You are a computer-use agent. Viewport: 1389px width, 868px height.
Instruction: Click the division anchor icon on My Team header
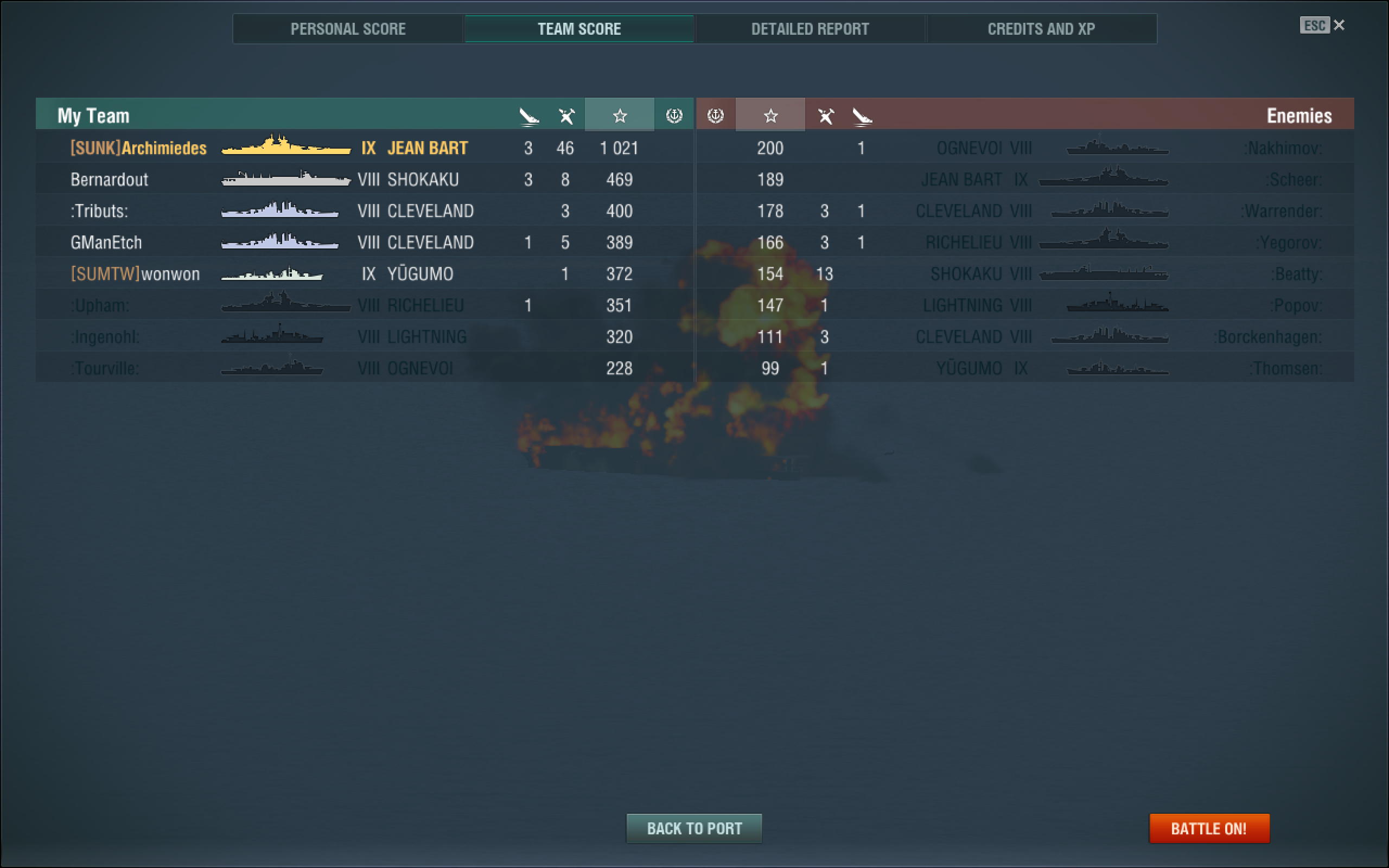[674, 116]
